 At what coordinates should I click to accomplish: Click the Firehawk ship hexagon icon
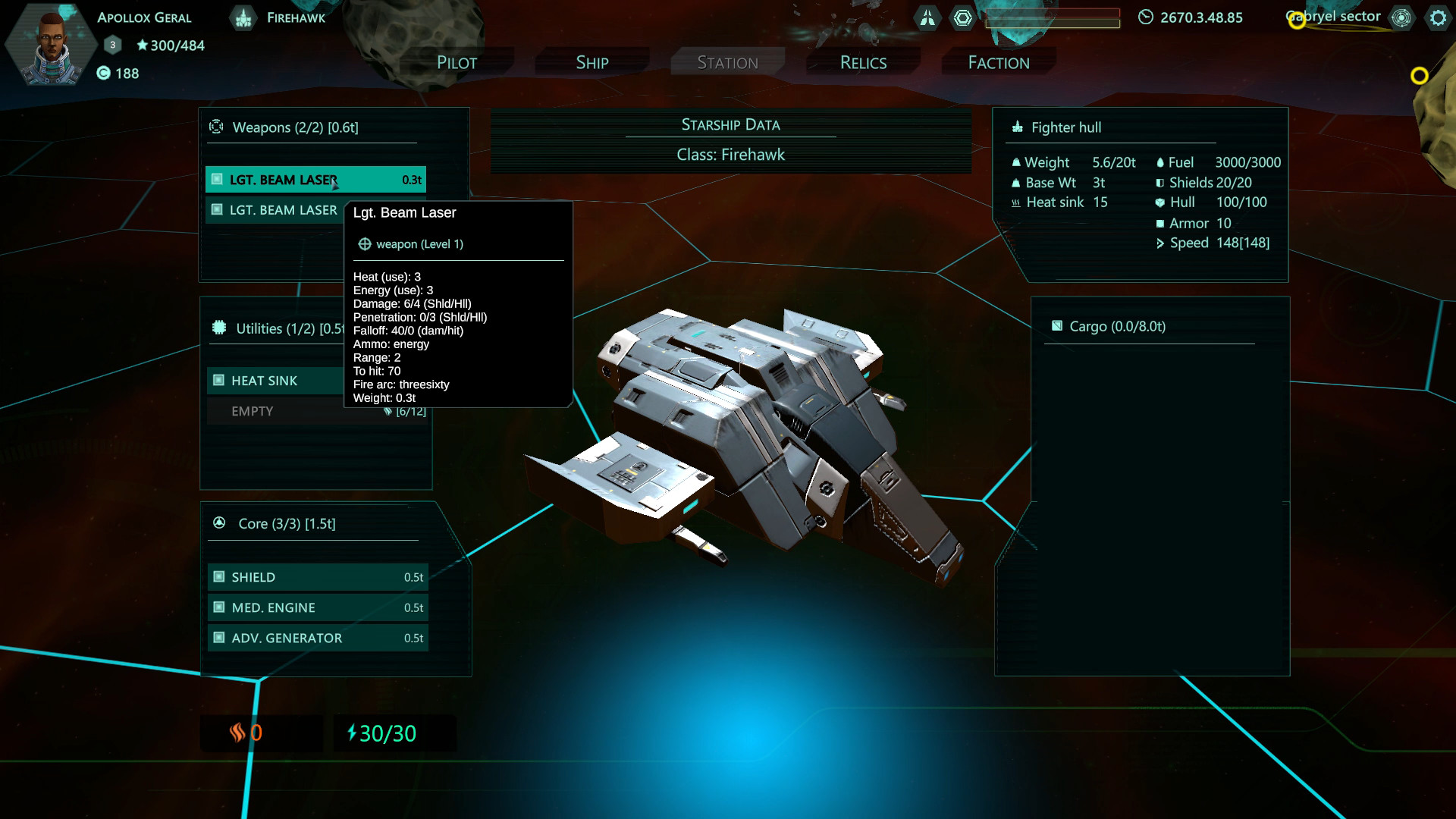coord(243,17)
